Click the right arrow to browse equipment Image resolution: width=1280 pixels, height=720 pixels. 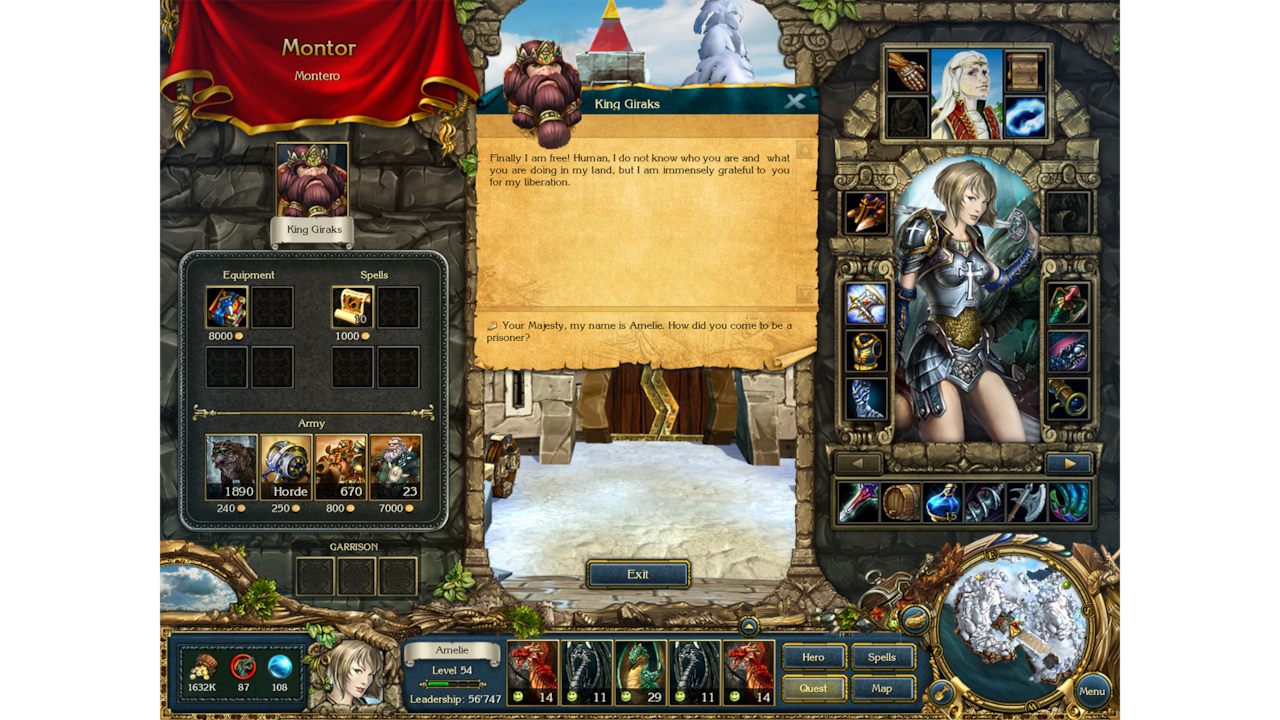coord(1070,463)
